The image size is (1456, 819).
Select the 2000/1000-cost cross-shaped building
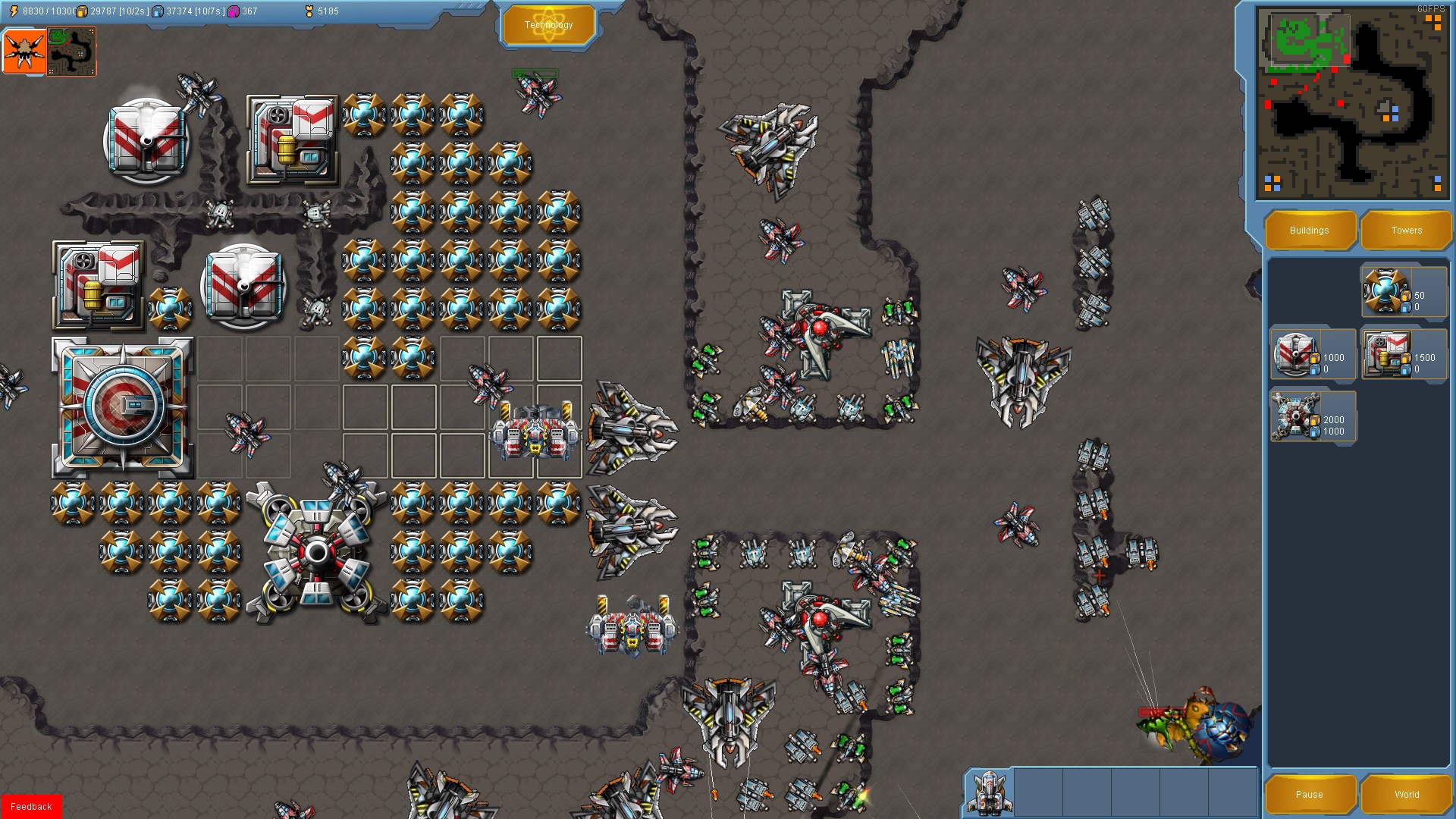click(x=1313, y=416)
